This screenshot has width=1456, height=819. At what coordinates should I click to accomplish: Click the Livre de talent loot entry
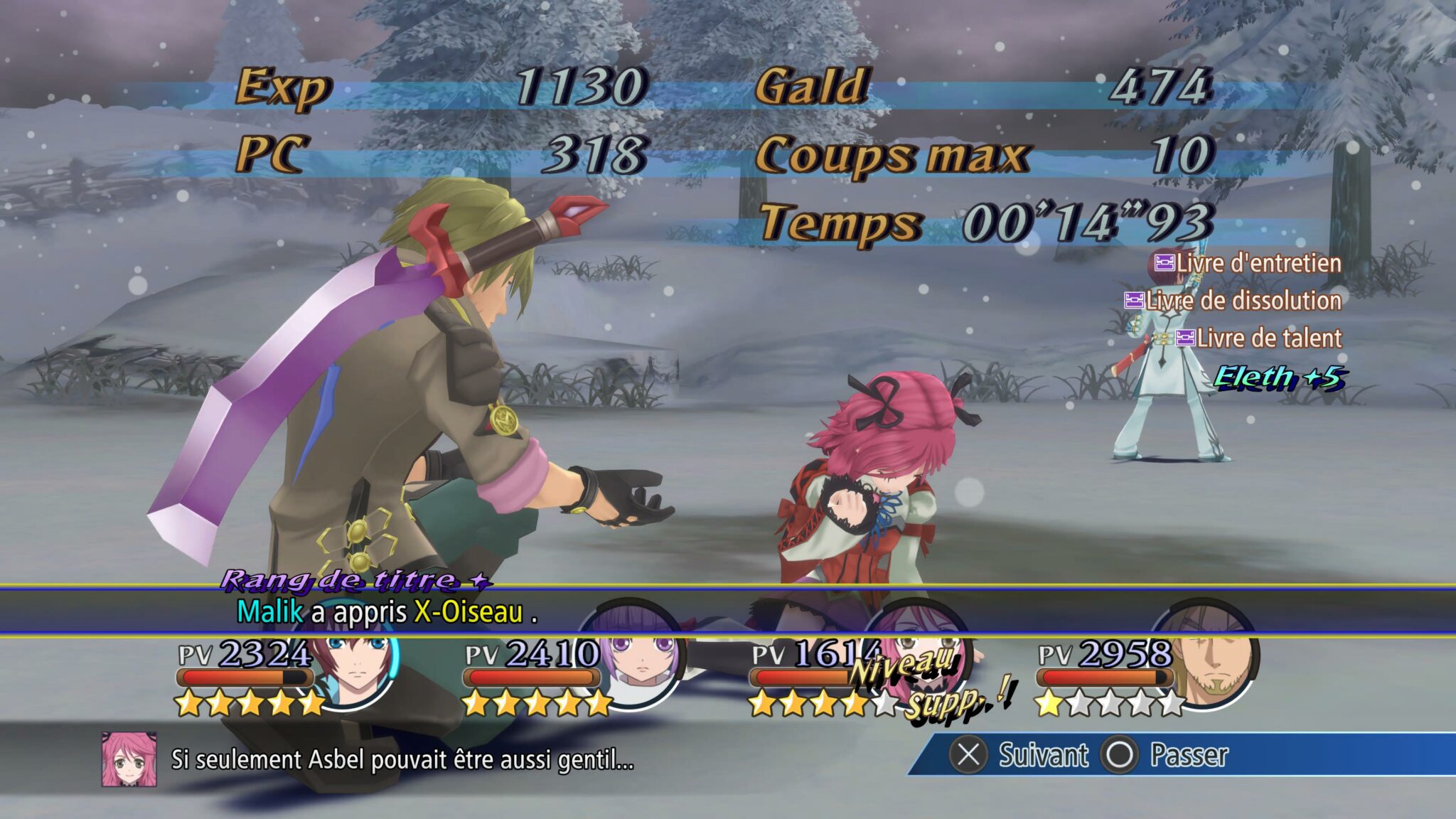click(x=1258, y=338)
